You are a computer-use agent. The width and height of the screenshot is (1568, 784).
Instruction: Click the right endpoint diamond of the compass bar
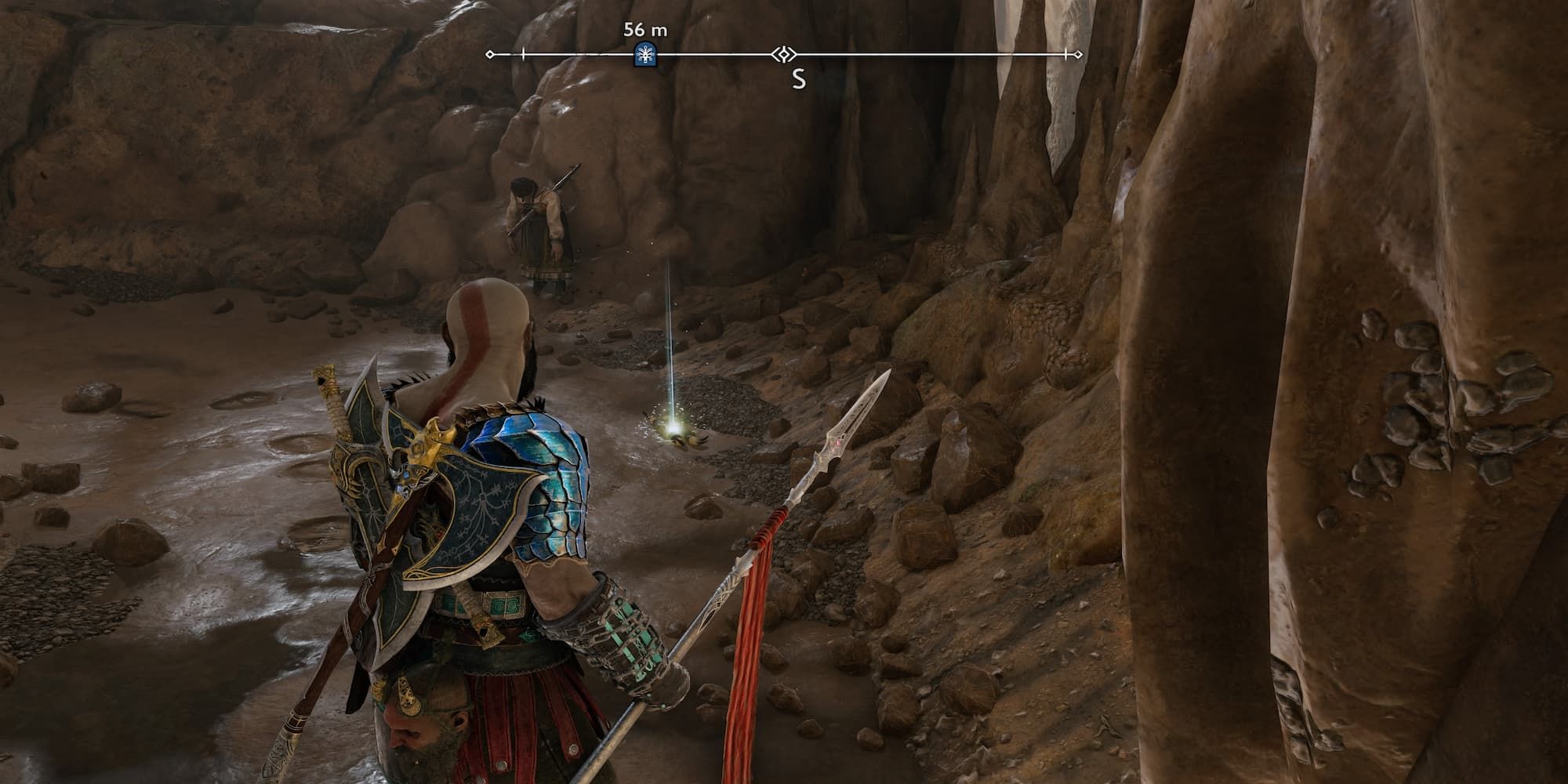[x=1078, y=53]
